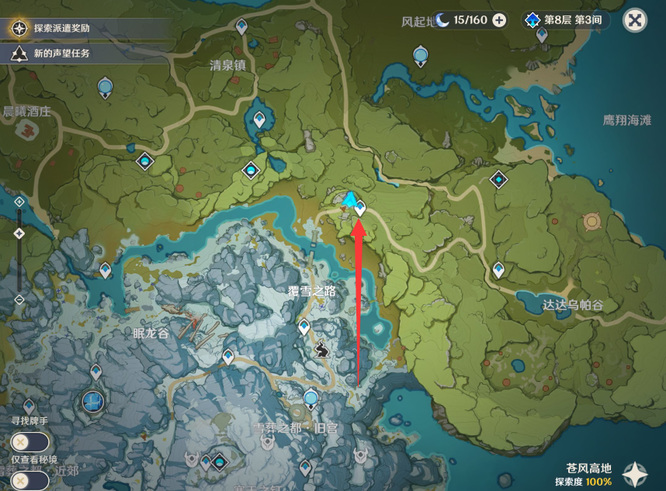666x491 pixels.
Task: Adjust the map zoom slider handle
Action: click(19, 233)
